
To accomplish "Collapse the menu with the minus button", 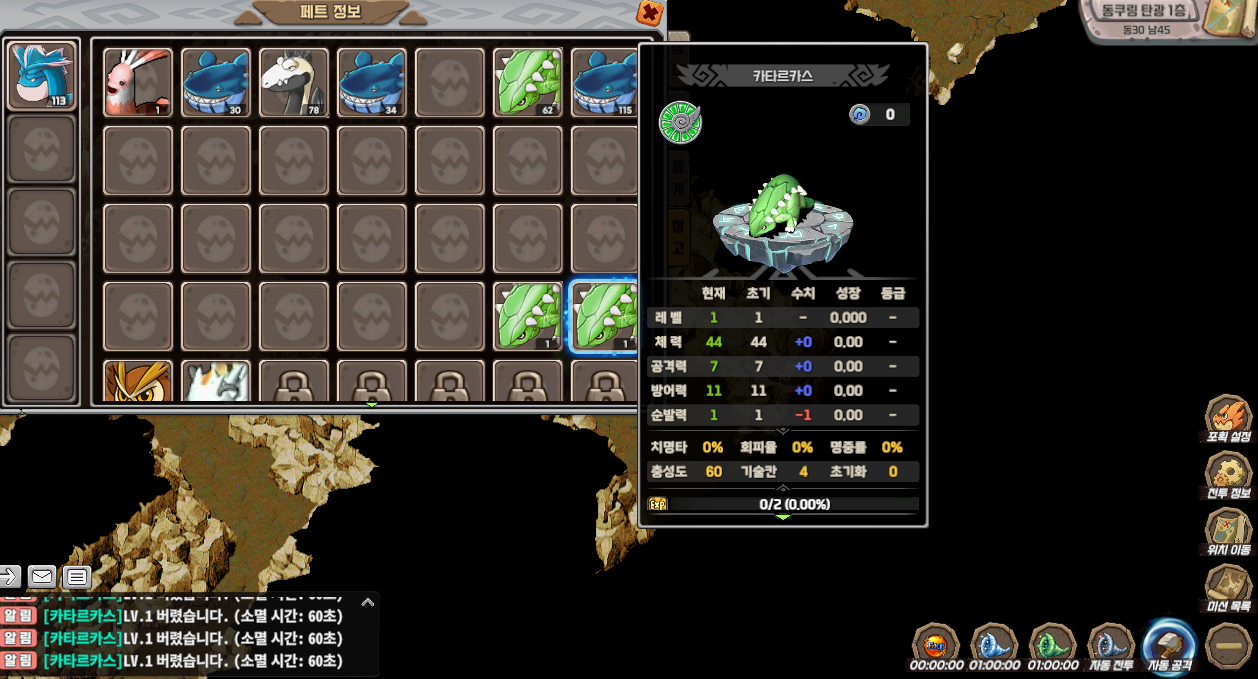I will [x=1227, y=646].
